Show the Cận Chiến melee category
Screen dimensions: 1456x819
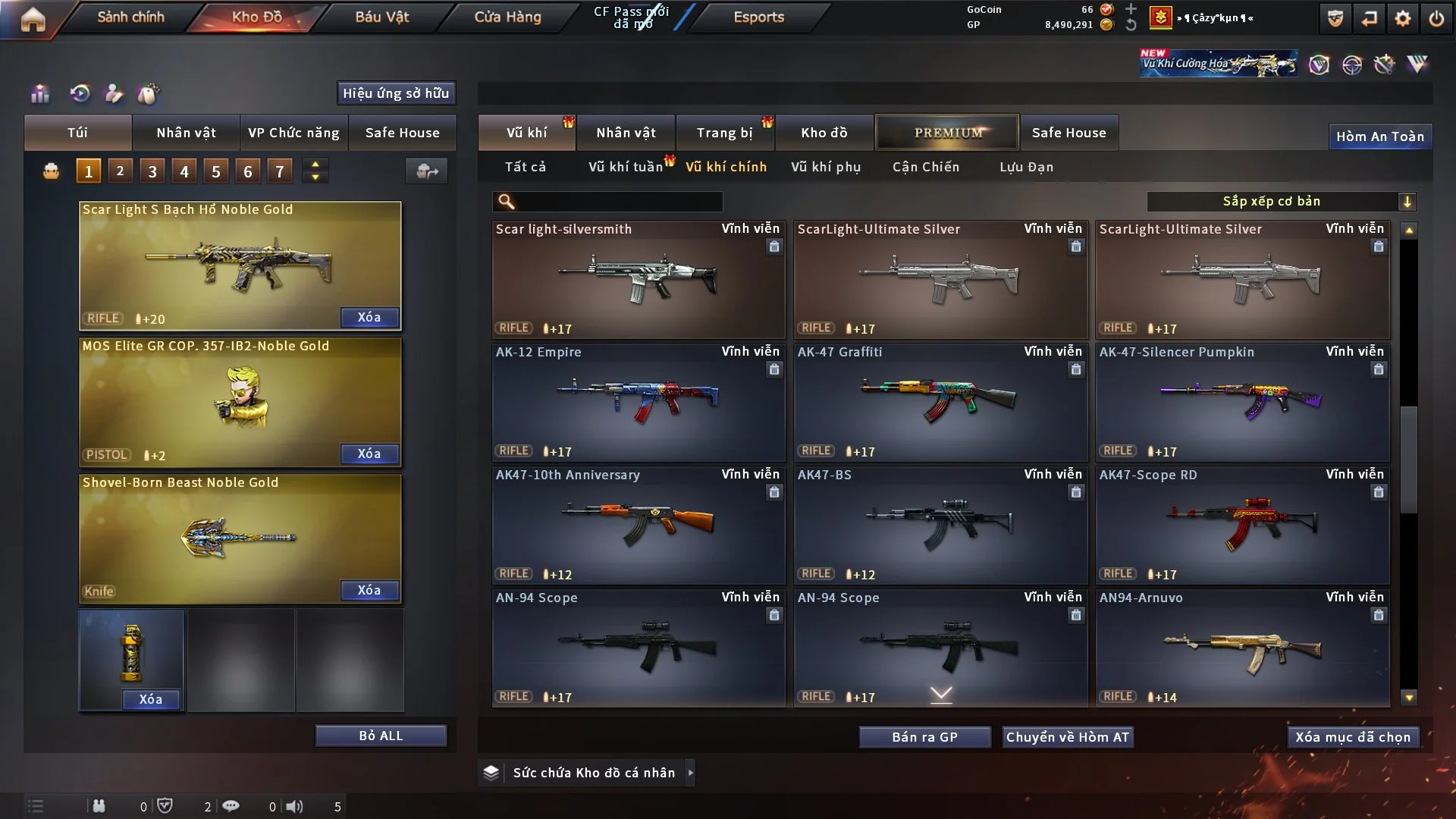point(926,167)
